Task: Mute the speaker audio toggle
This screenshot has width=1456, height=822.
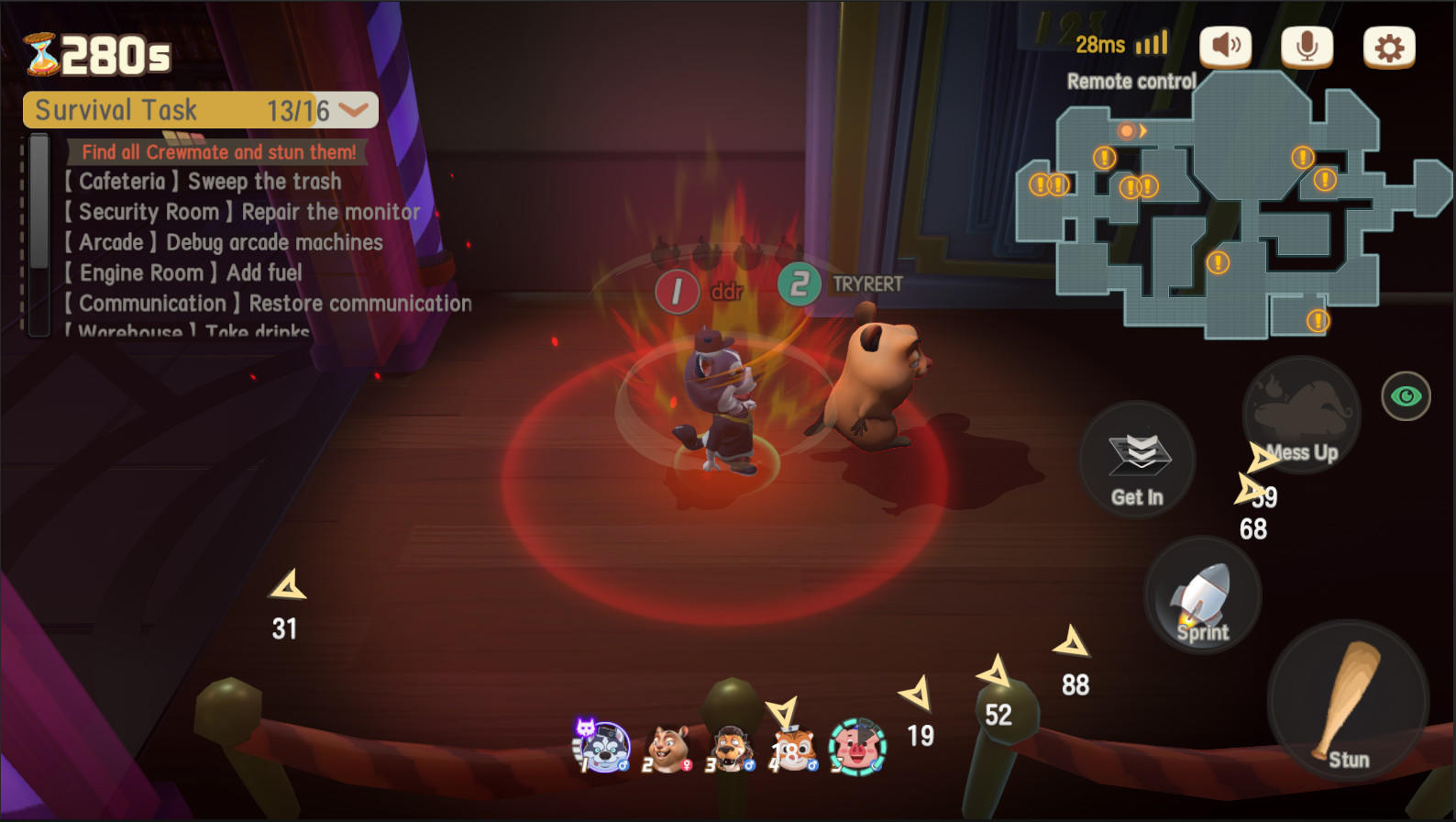Action: click(1225, 46)
